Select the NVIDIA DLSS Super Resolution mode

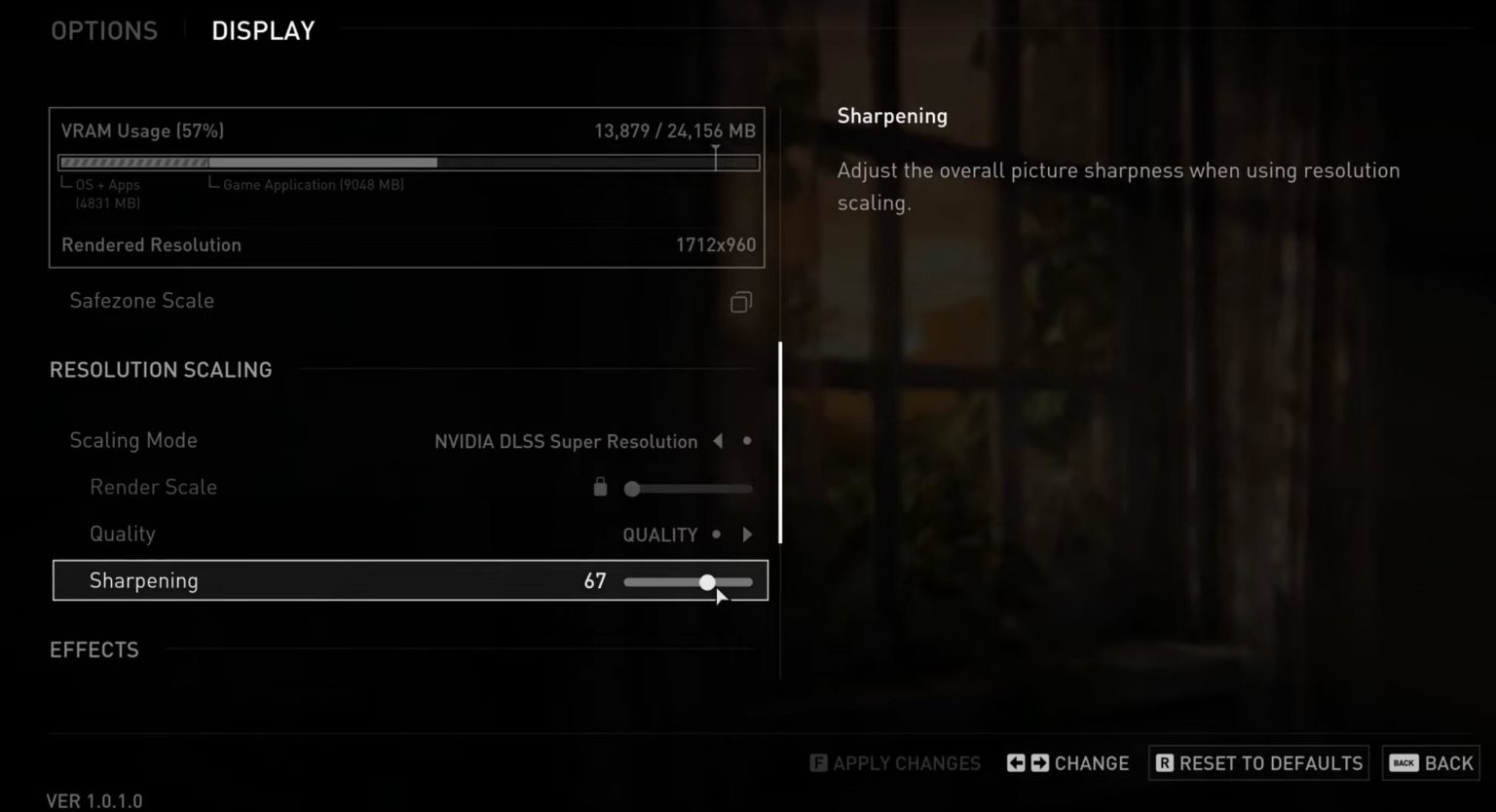(565, 441)
